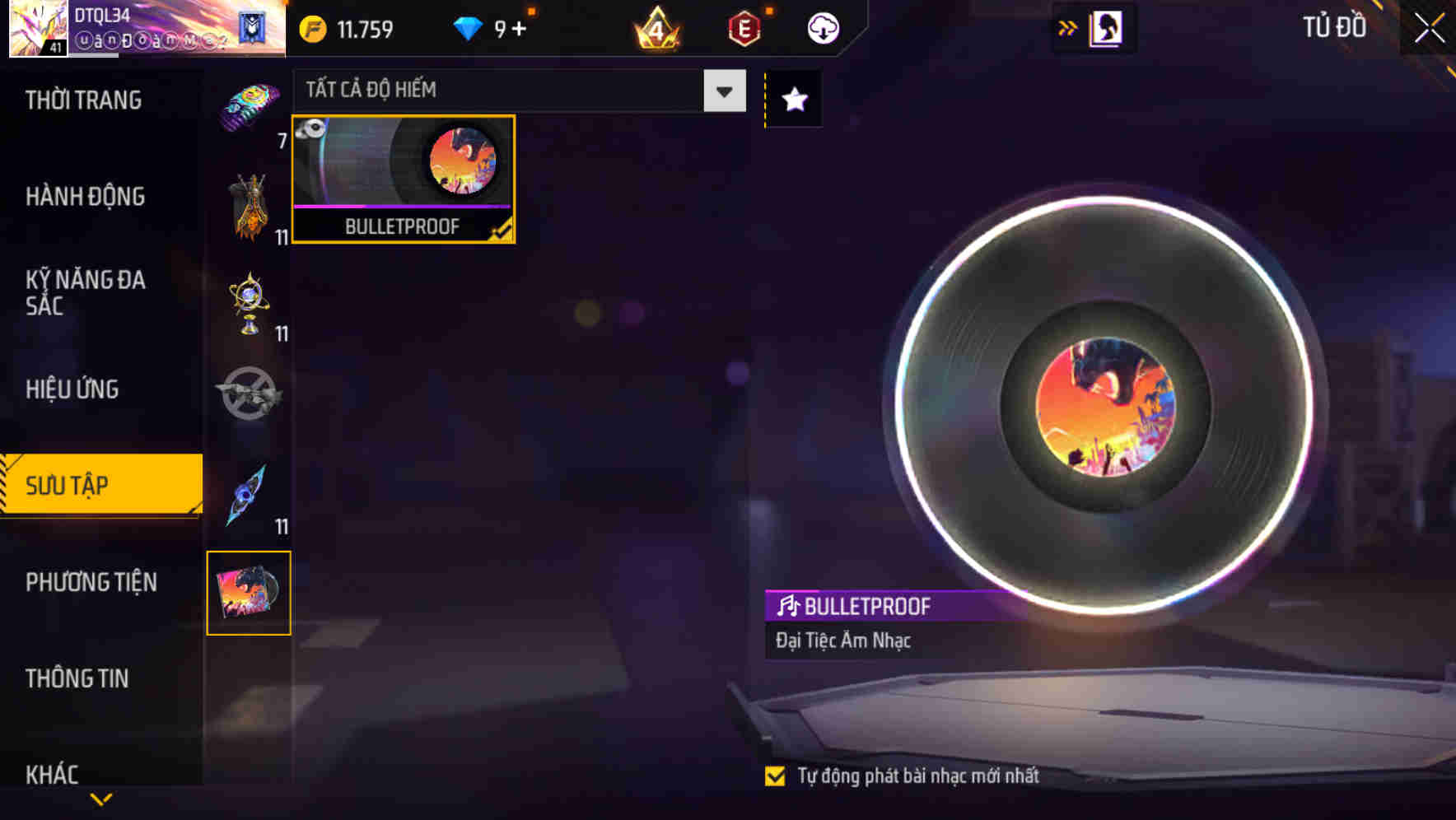This screenshot has width=1456, height=820.
Task: Select the BULLETPROOF music disc thumbnail
Action: [x=403, y=175]
